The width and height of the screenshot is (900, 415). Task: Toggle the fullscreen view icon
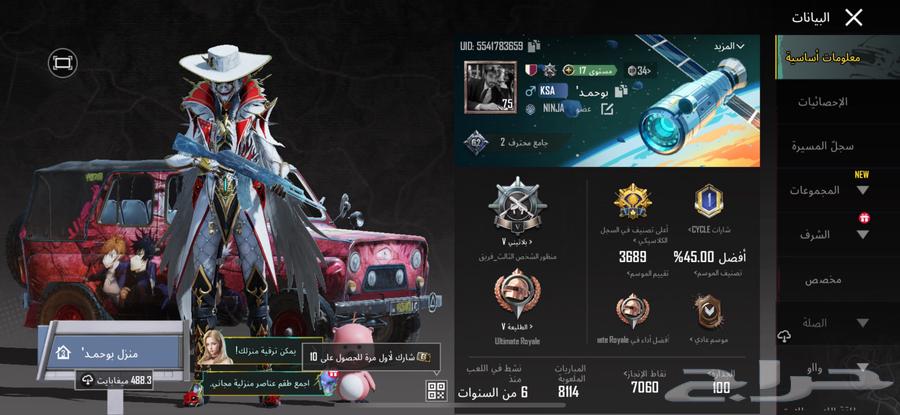point(63,63)
